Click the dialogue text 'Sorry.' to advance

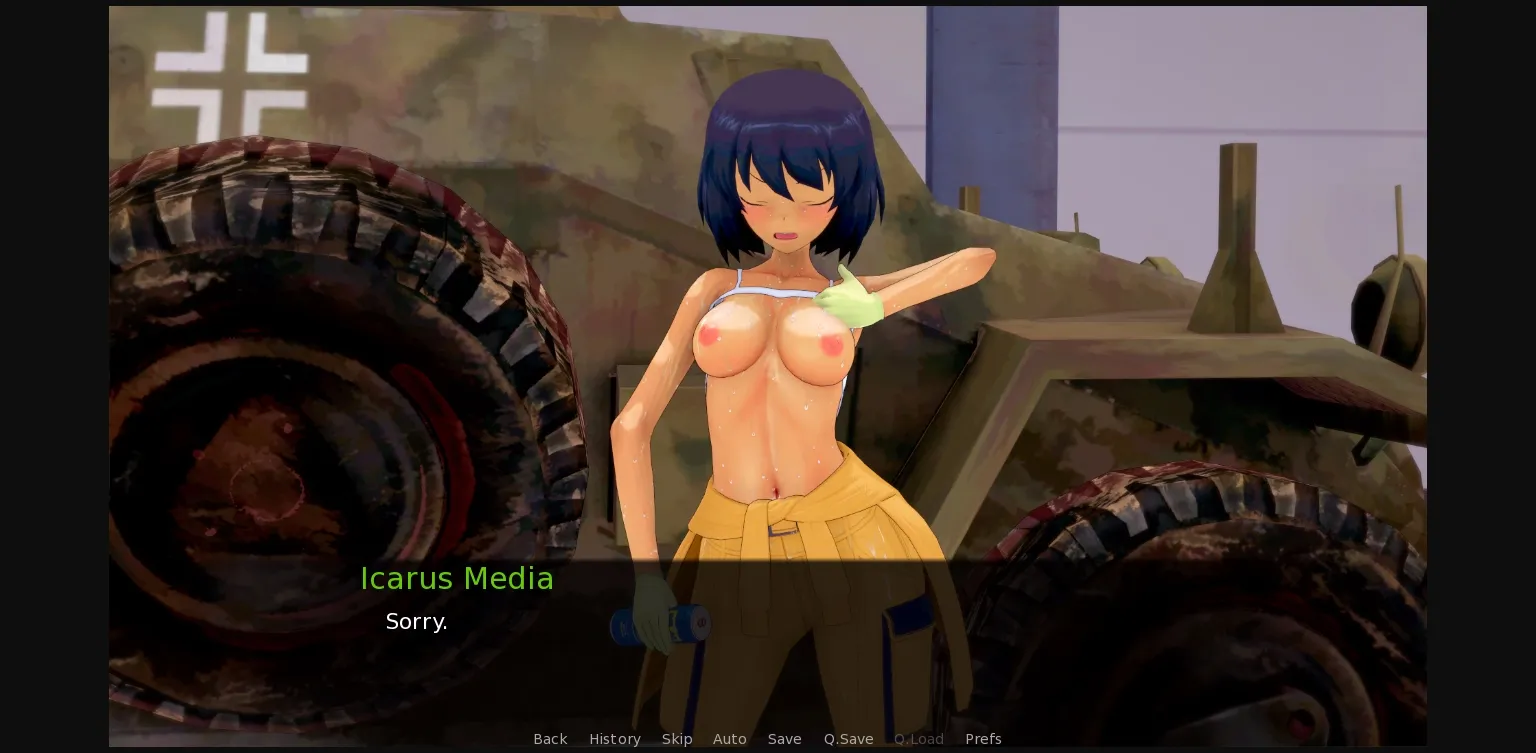(416, 621)
